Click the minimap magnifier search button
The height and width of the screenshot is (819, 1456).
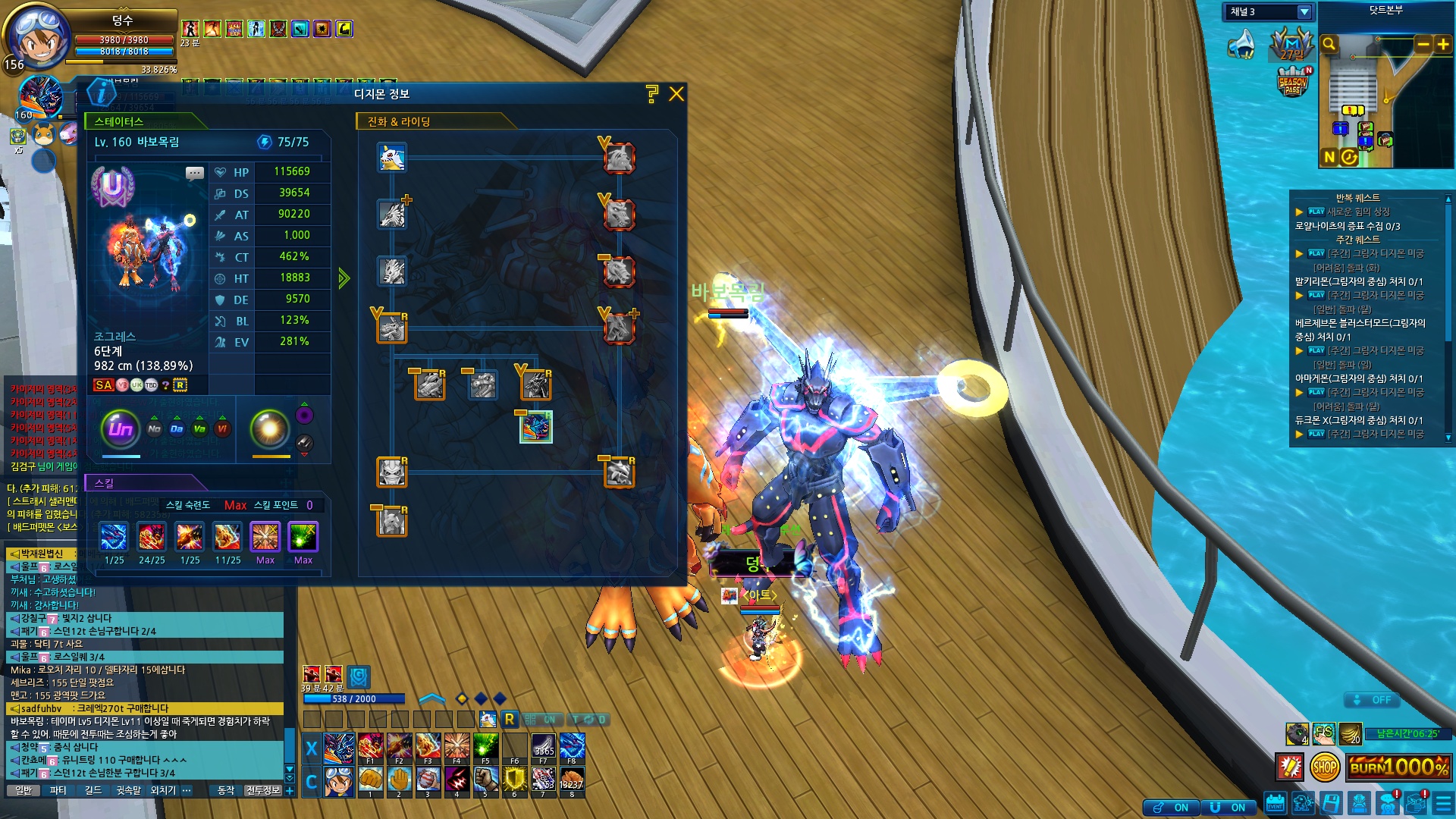(x=1329, y=45)
